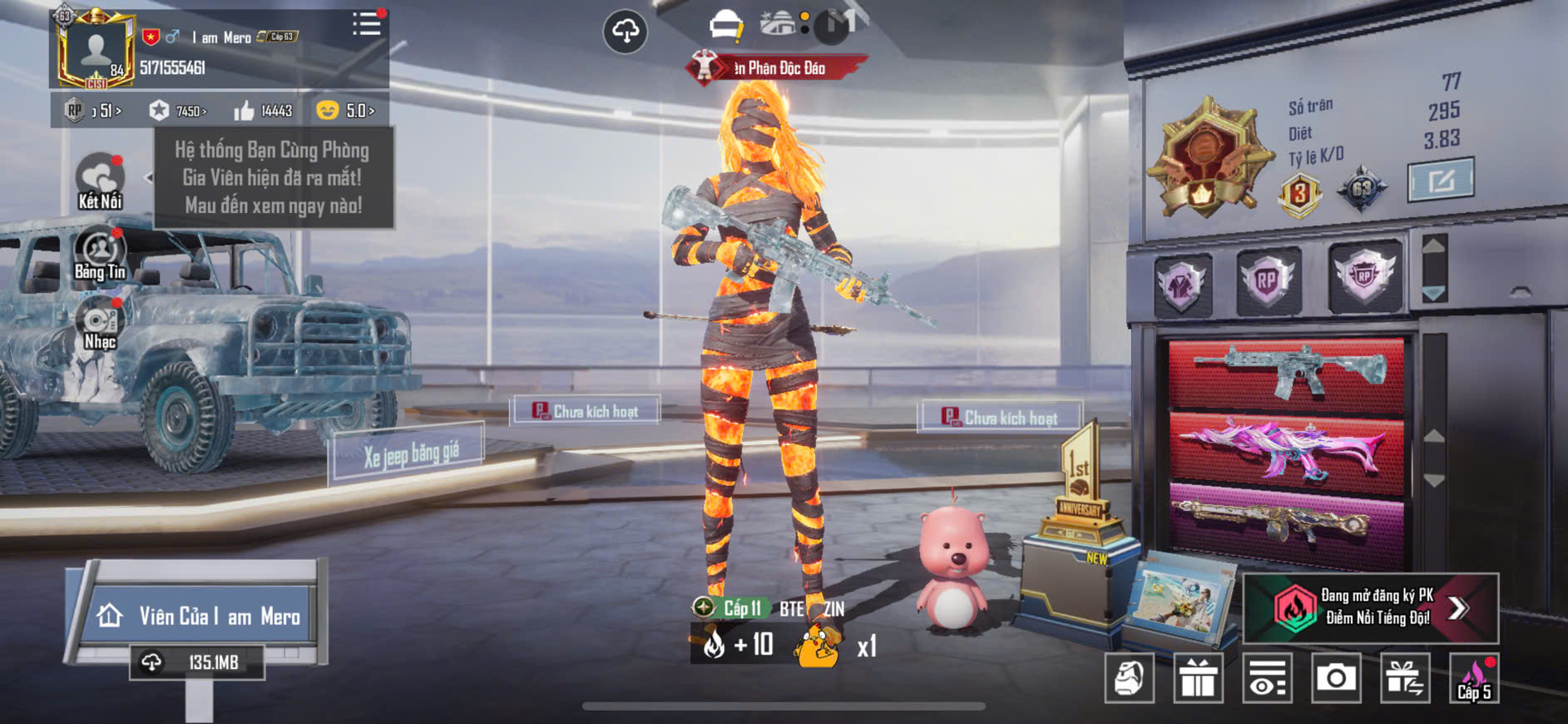Download the 135.1MB resource pack
The width and height of the screenshot is (1568, 724).
pyautogui.click(x=197, y=662)
